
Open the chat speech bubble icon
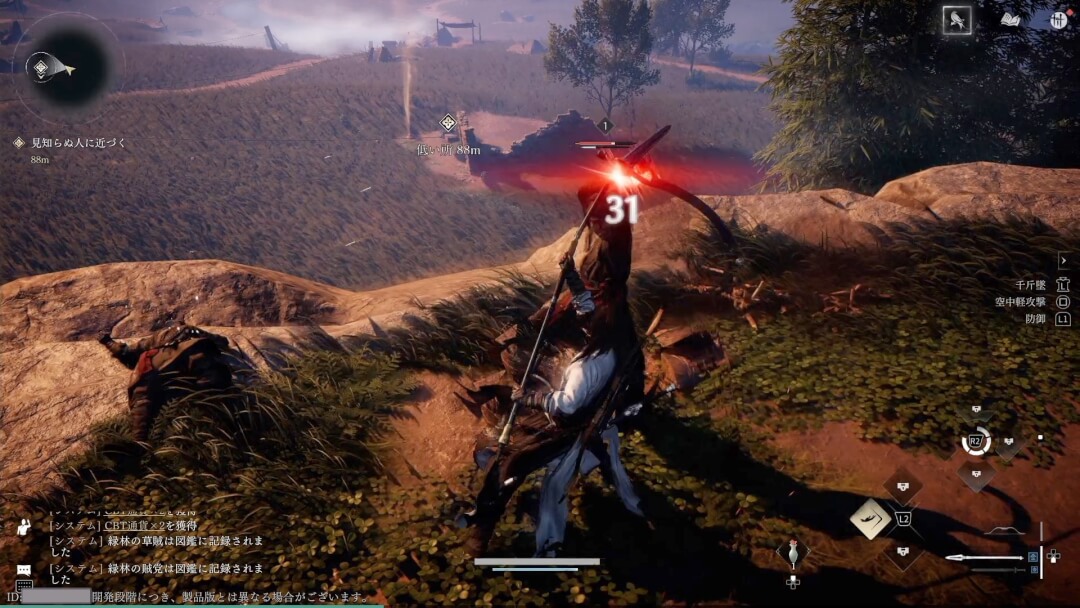pos(24,569)
